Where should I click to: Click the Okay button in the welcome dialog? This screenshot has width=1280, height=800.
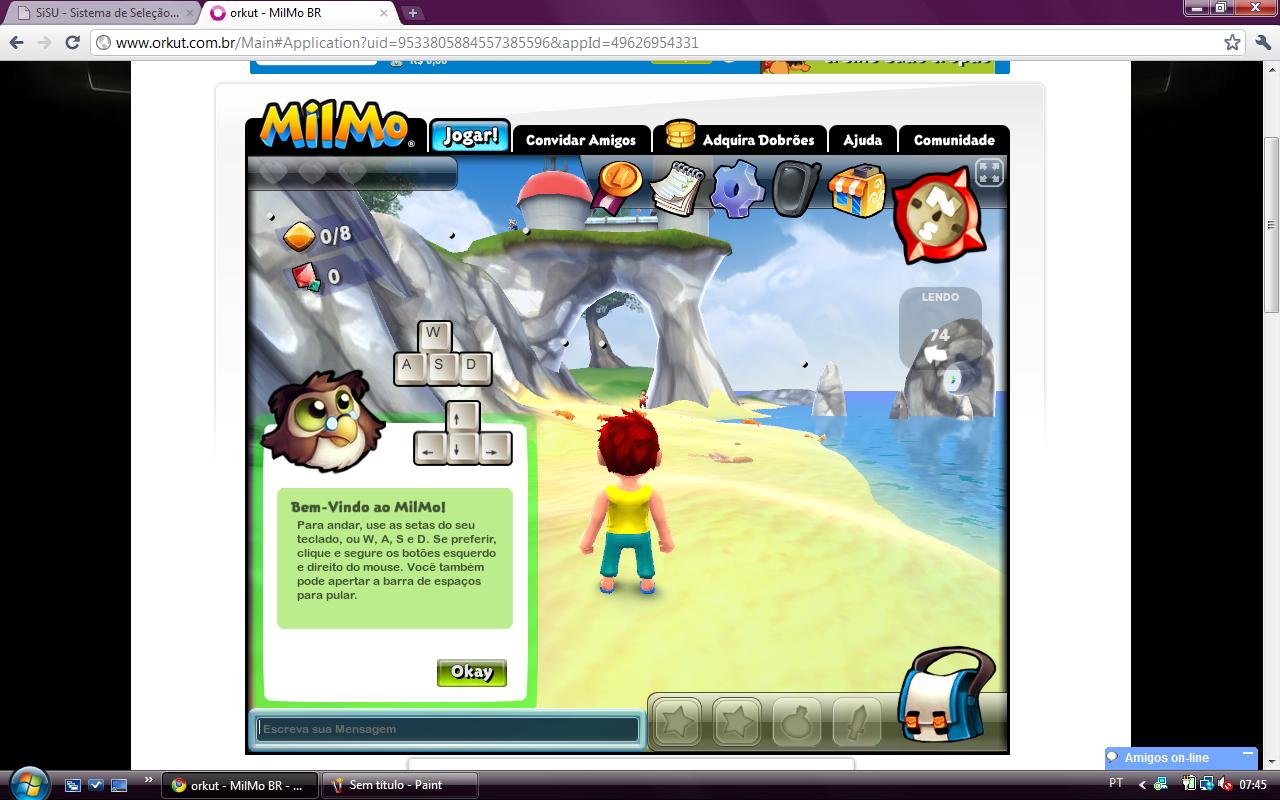point(470,672)
